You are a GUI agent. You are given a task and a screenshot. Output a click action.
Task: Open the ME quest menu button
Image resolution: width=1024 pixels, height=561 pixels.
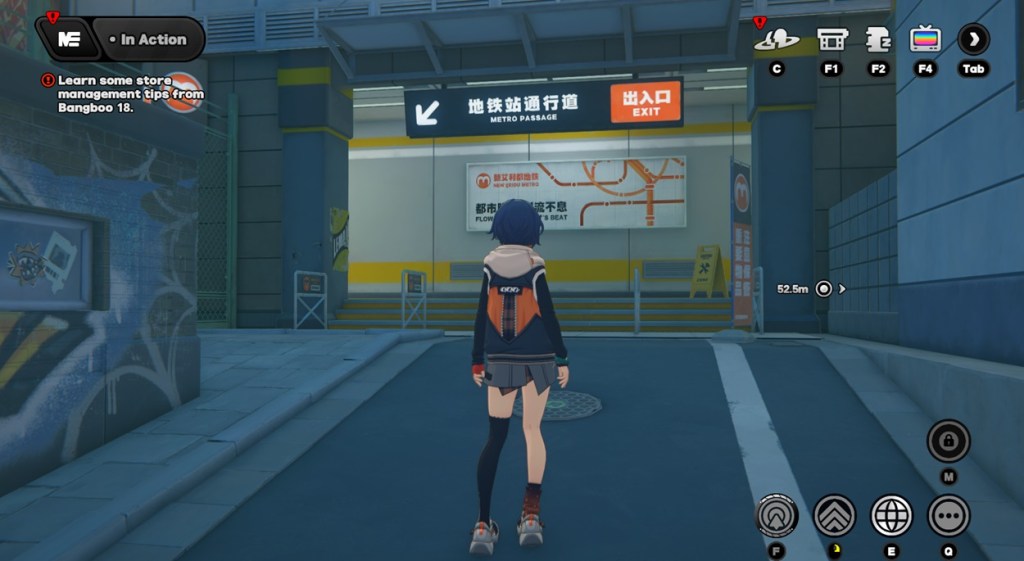point(69,39)
